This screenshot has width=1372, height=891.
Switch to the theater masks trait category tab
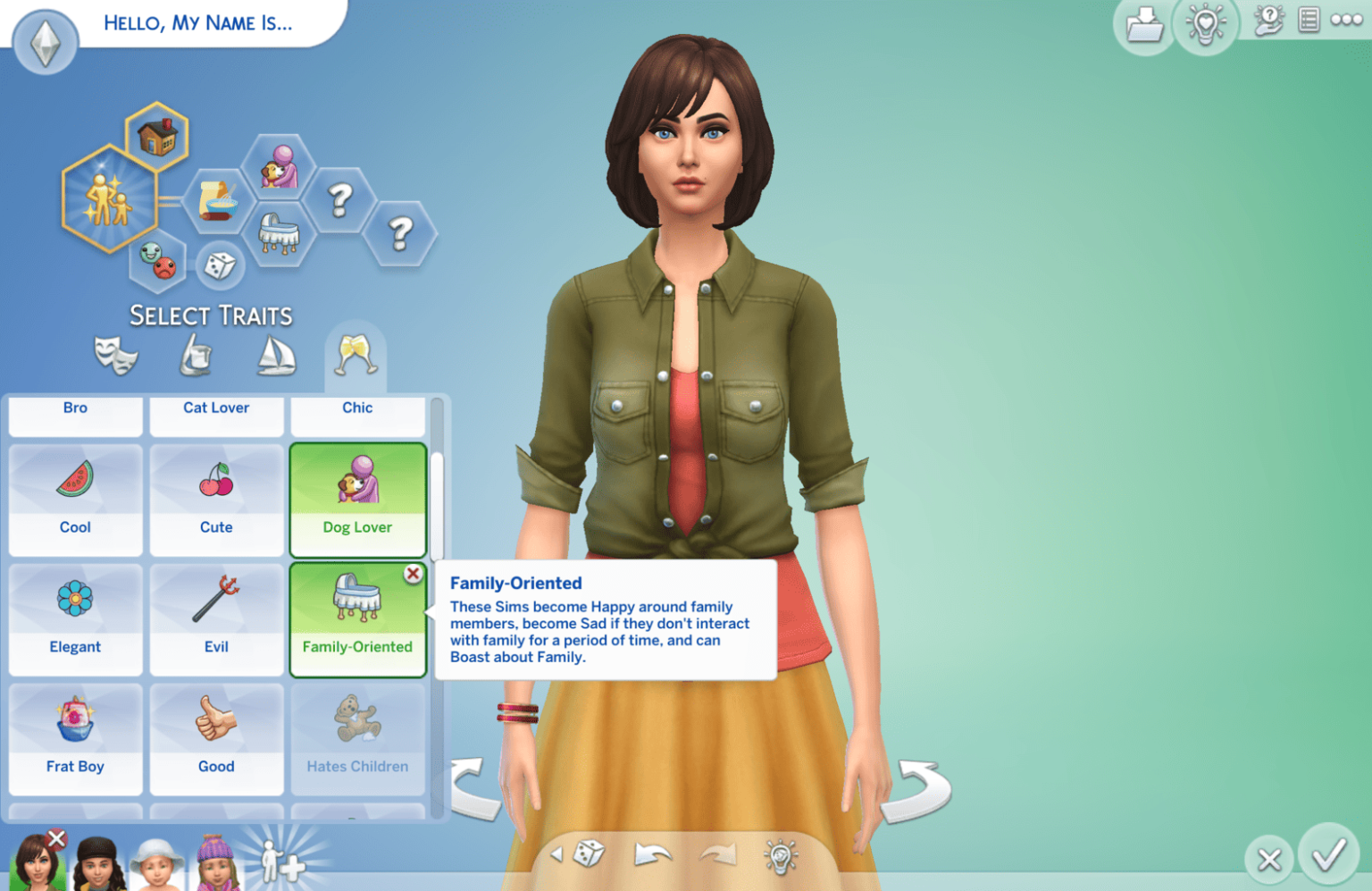coord(116,353)
